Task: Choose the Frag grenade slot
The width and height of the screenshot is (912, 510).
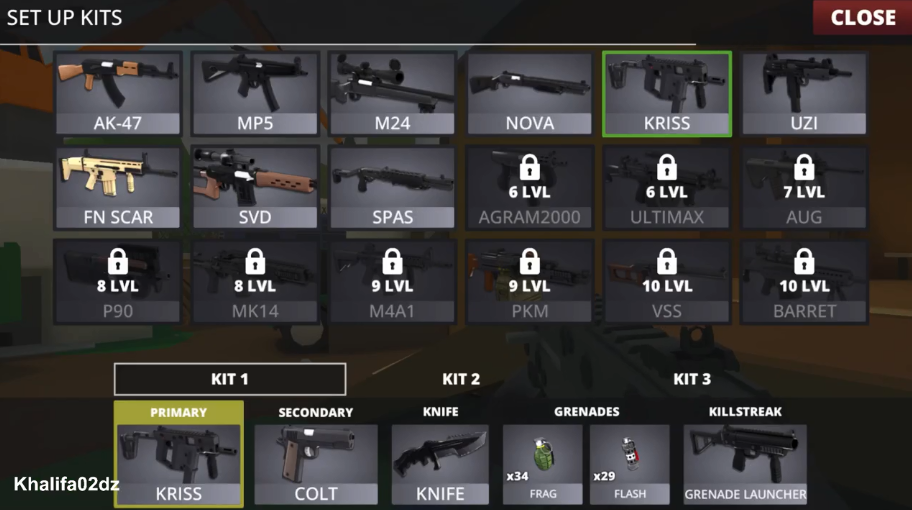Action: (541, 463)
